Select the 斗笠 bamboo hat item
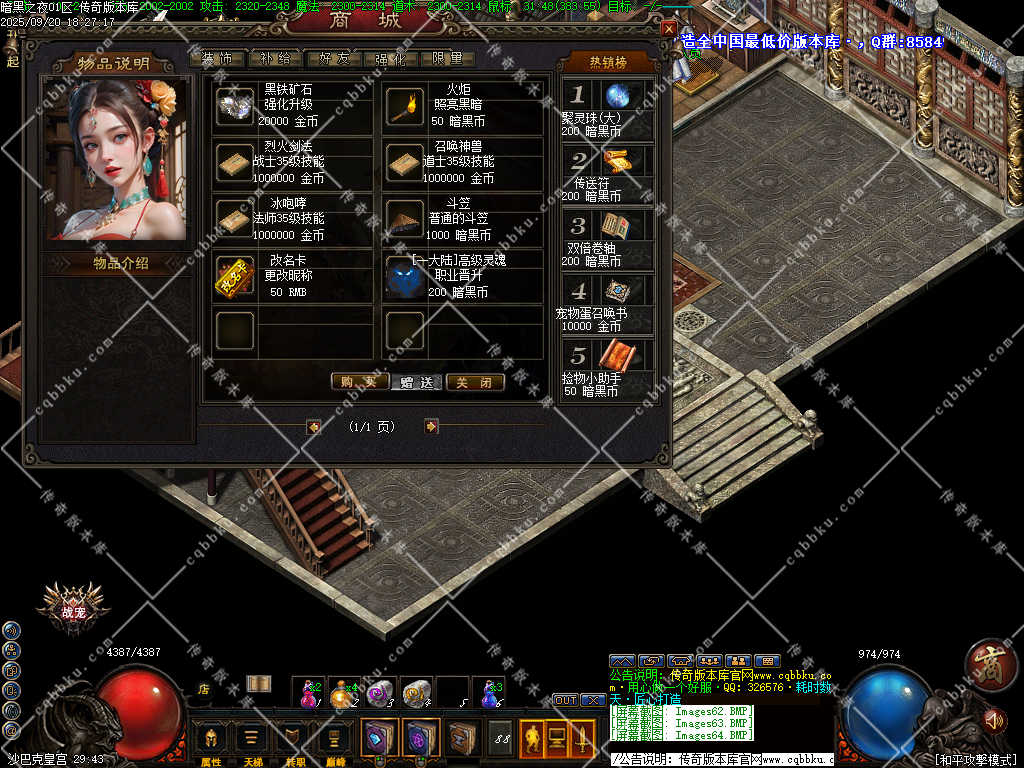The width and height of the screenshot is (1024, 768). [x=405, y=218]
